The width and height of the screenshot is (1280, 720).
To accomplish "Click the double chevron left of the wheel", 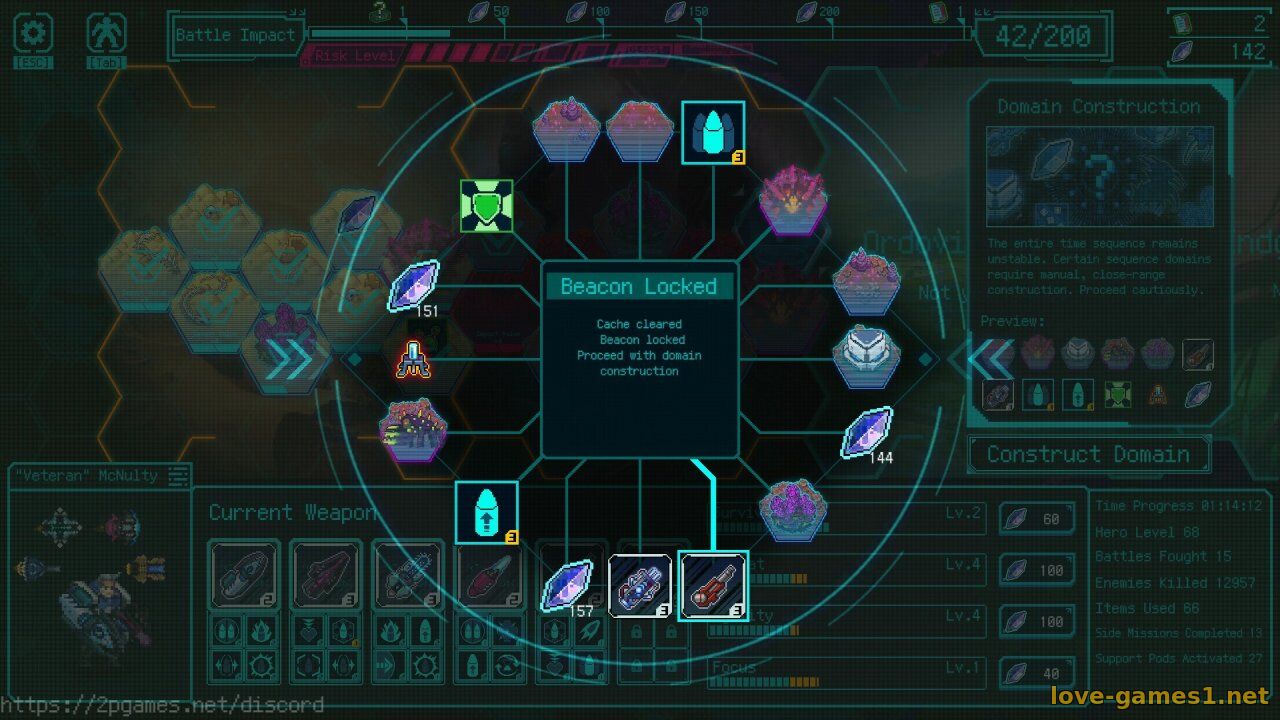I will pyautogui.click(x=292, y=360).
